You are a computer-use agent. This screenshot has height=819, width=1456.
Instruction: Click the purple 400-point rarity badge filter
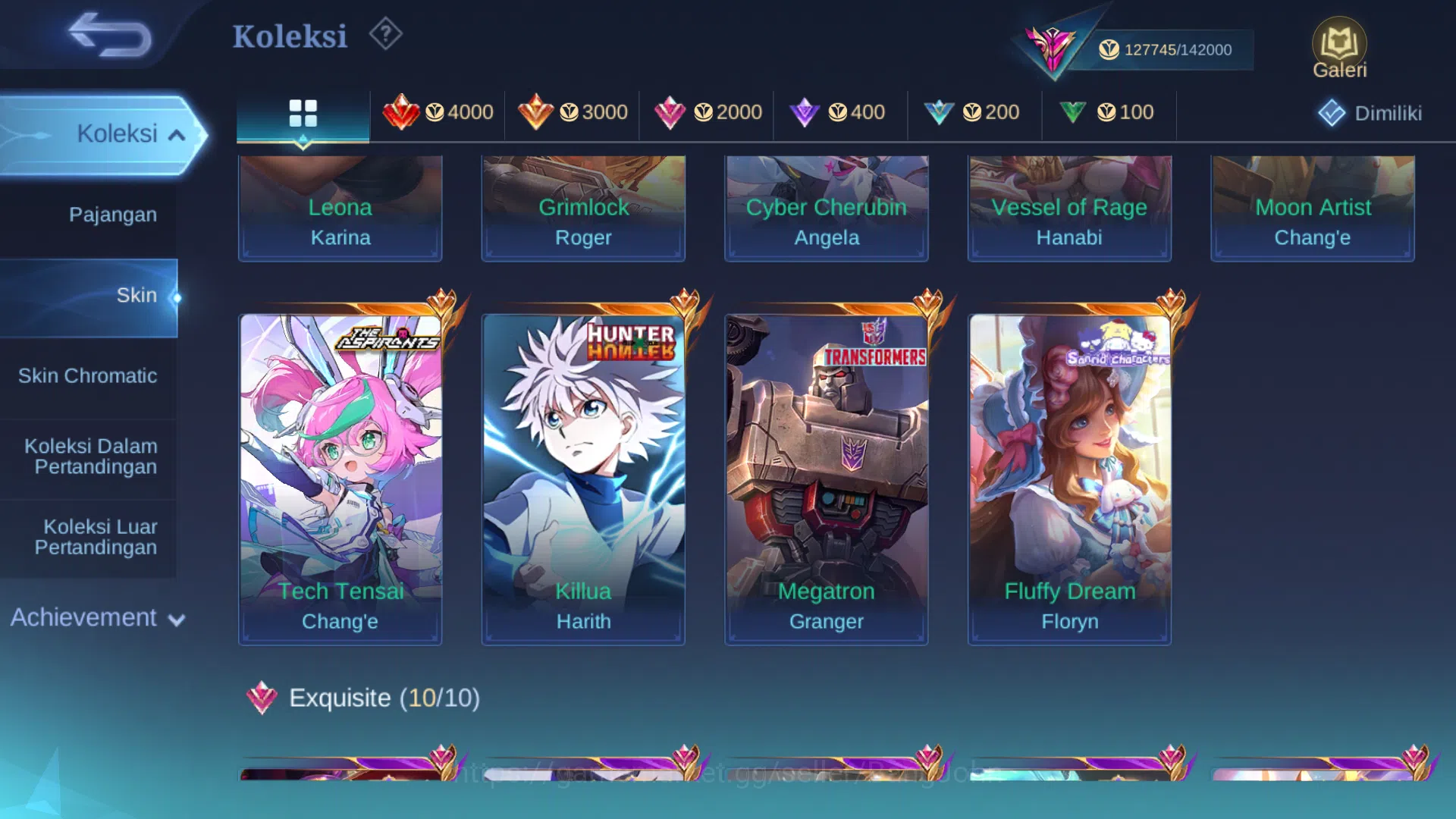tap(840, 112)
